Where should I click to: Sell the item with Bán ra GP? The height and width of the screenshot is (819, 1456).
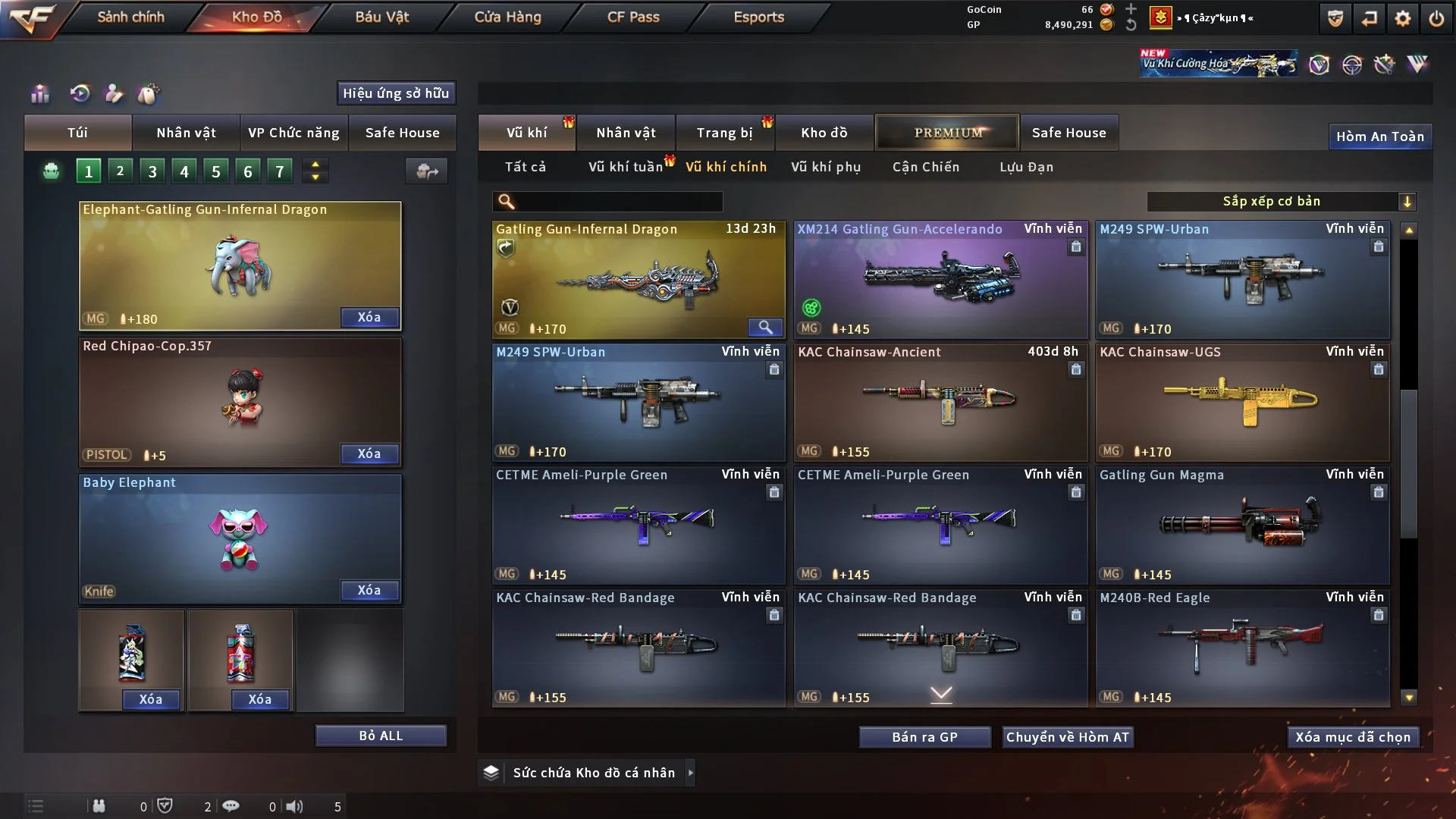point(924,737)
